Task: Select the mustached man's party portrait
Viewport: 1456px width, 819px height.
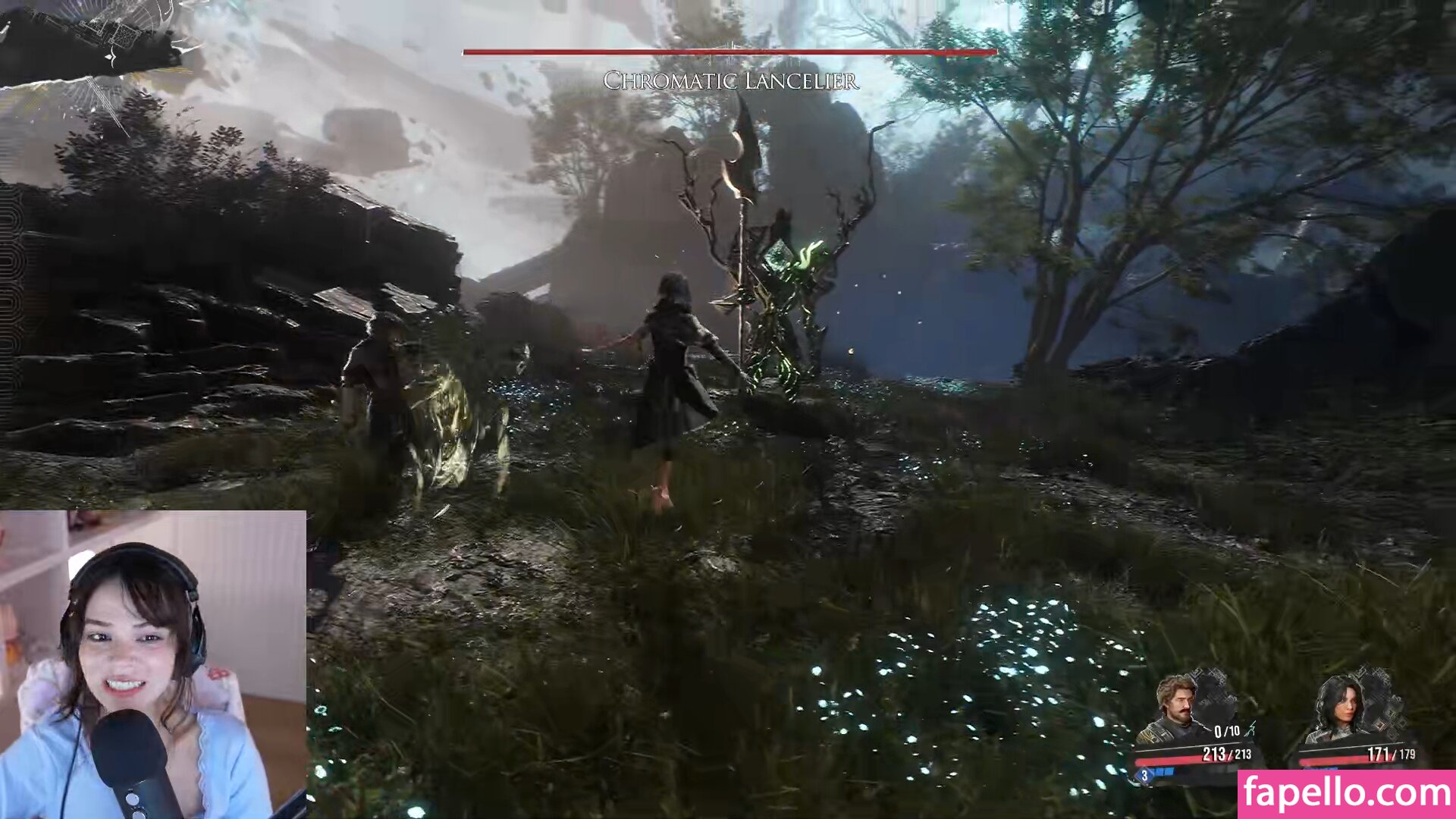Action: click(x=1176, y=706)
